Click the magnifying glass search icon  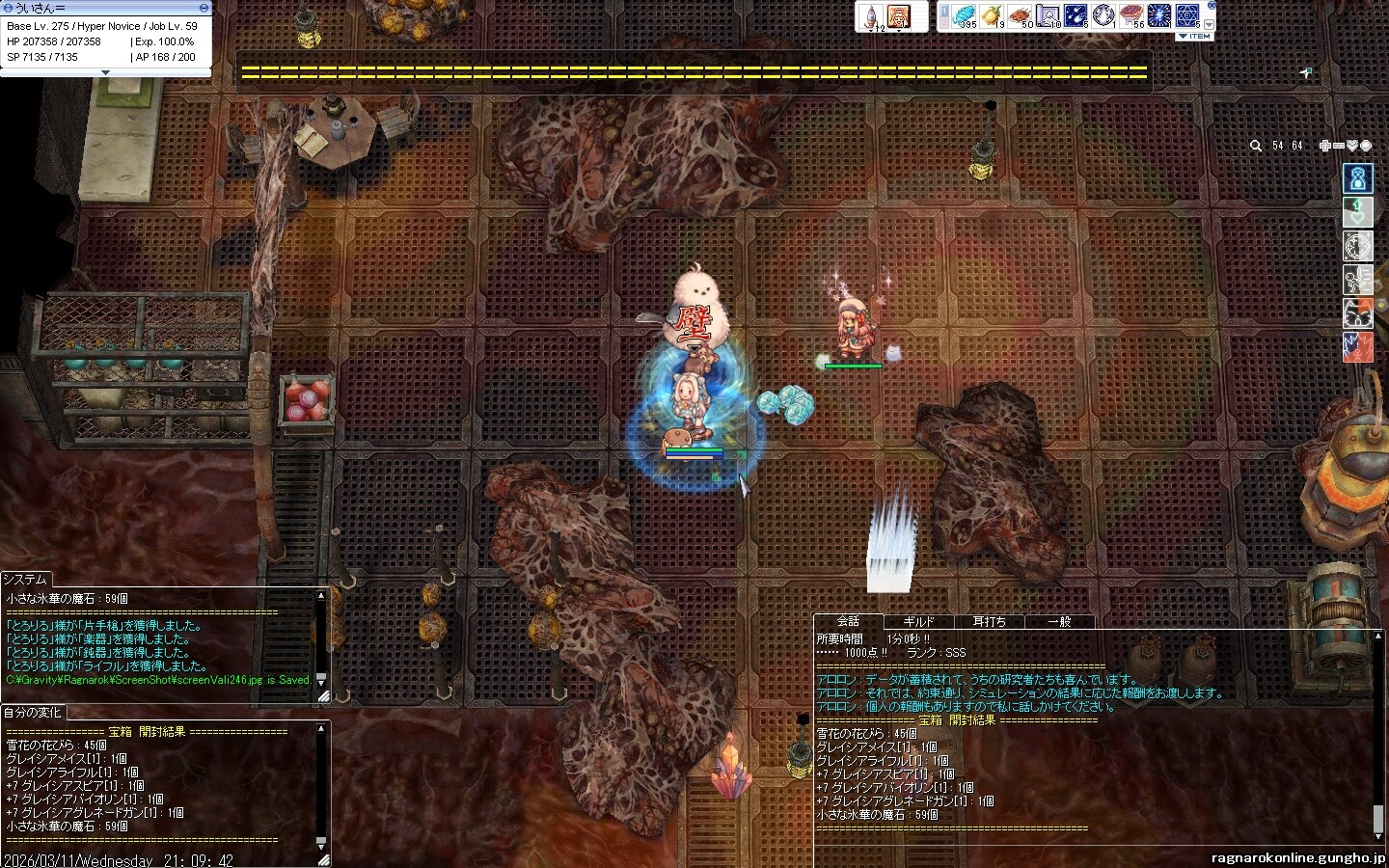coord(1255,146)
